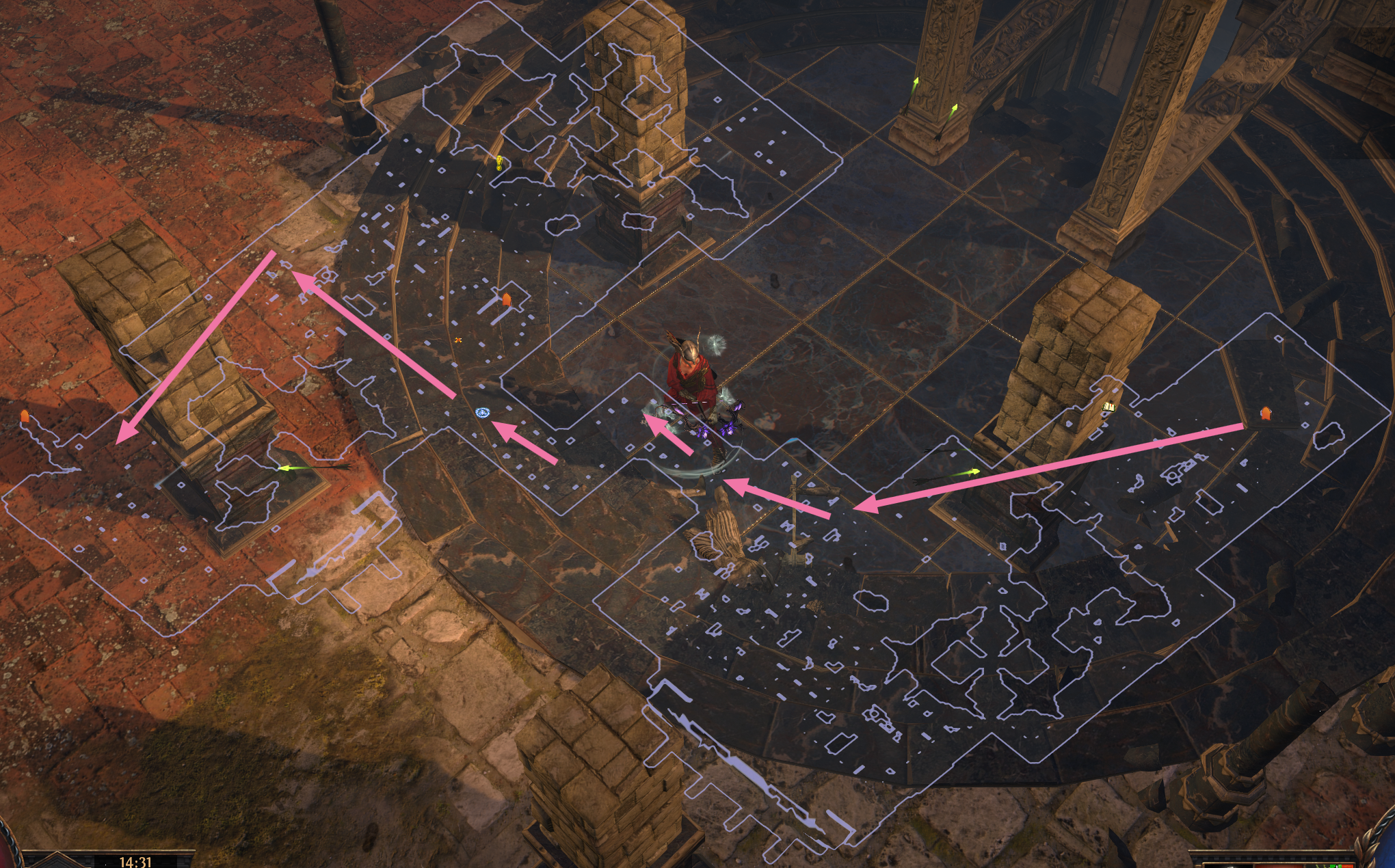Select the yellow quest marker on the map overlay
The image size is (1395, 868).
click(x=499, y=163)
